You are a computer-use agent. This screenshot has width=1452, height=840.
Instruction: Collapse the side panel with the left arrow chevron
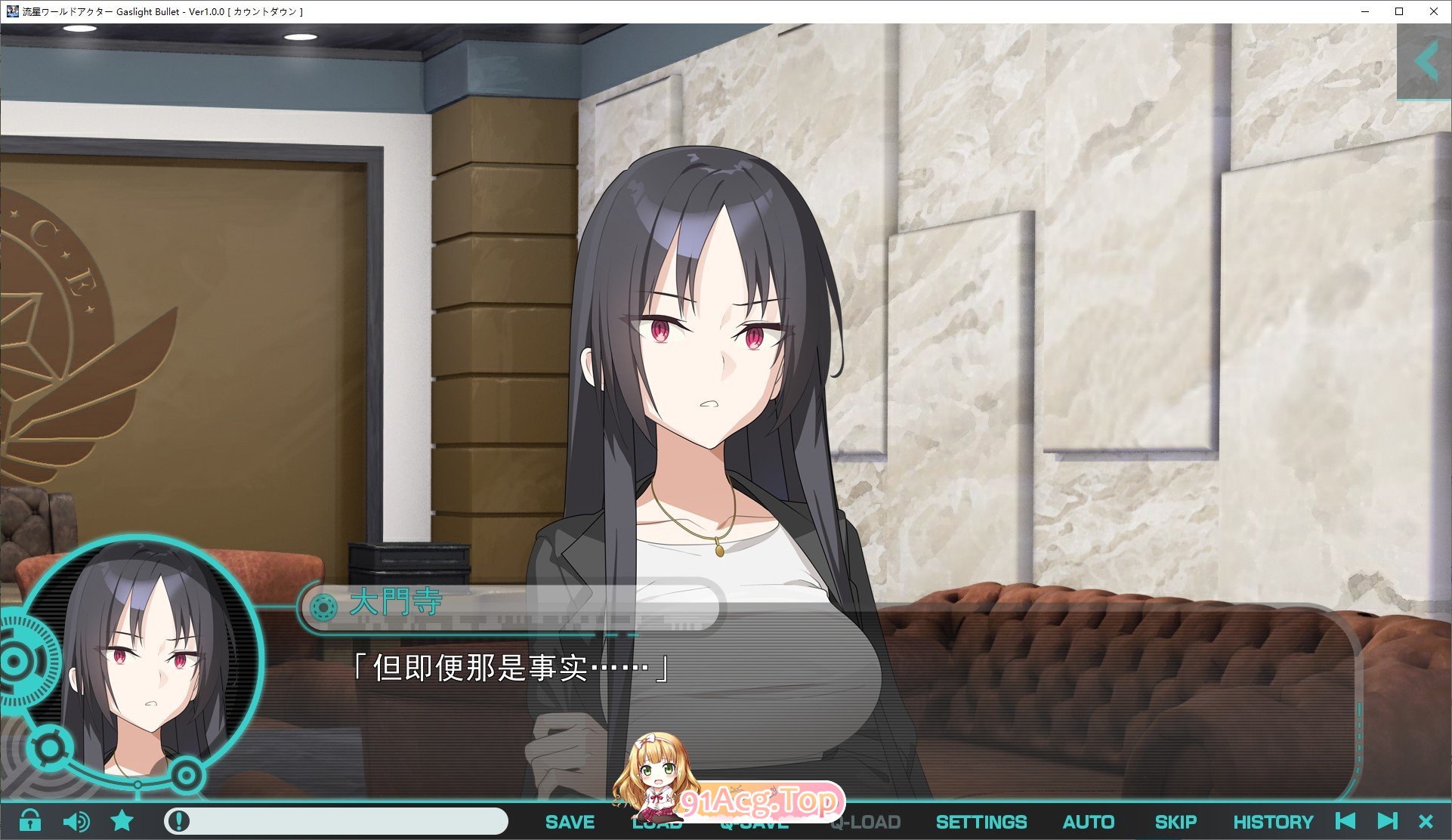(1426, 61)
